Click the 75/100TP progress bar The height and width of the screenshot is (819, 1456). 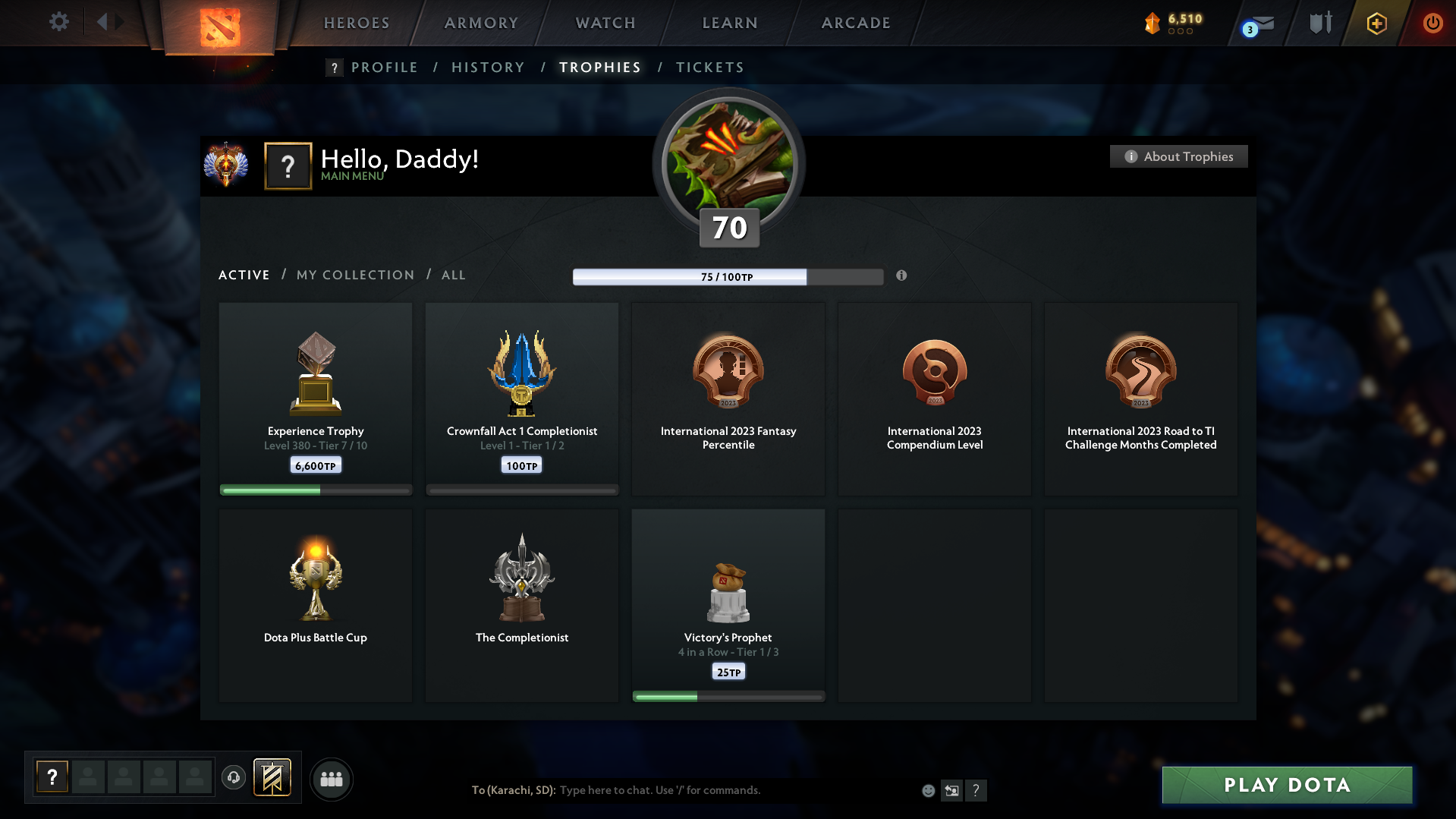coord(728,276)
